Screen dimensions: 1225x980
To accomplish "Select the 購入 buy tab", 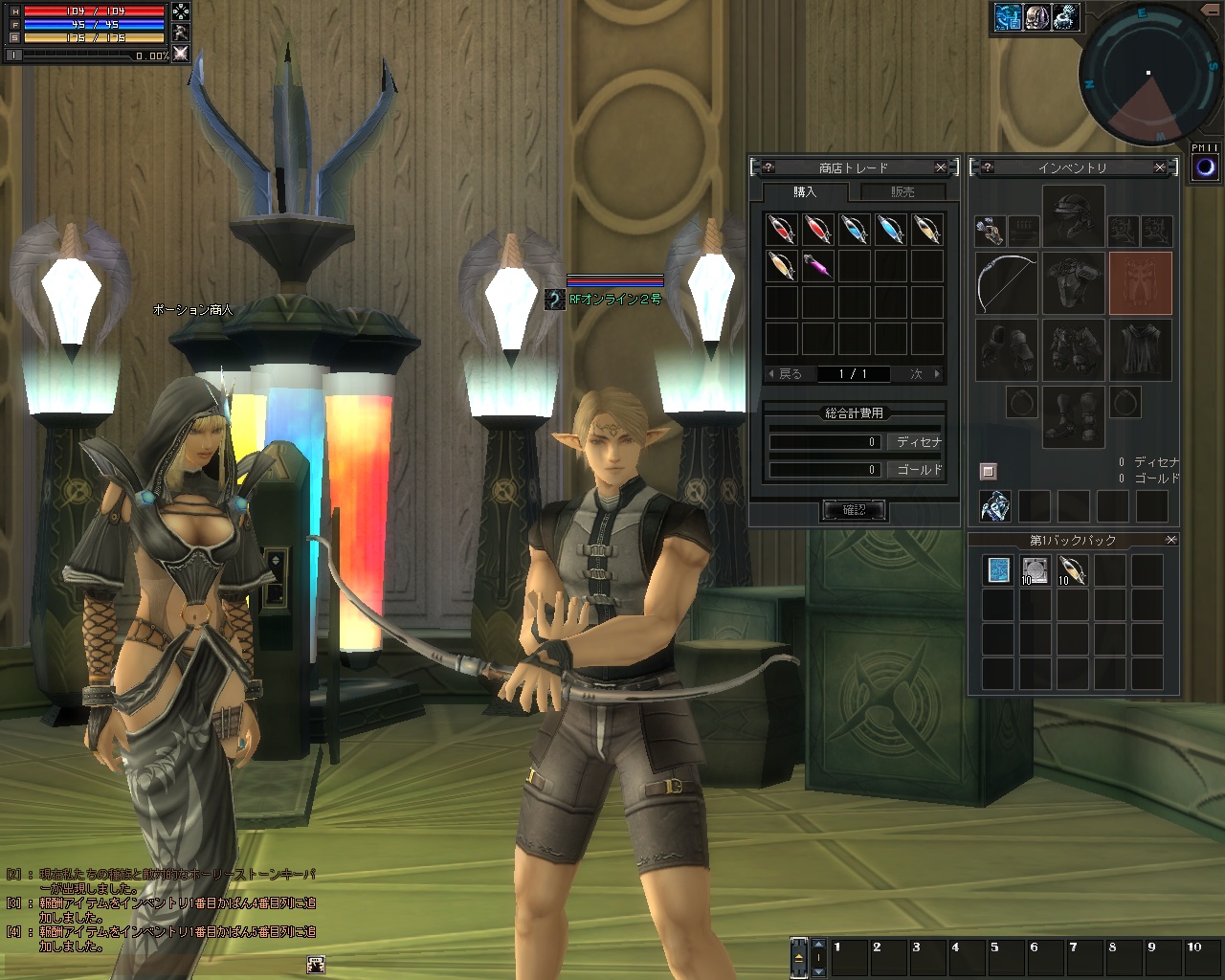I will pos(805,192).
